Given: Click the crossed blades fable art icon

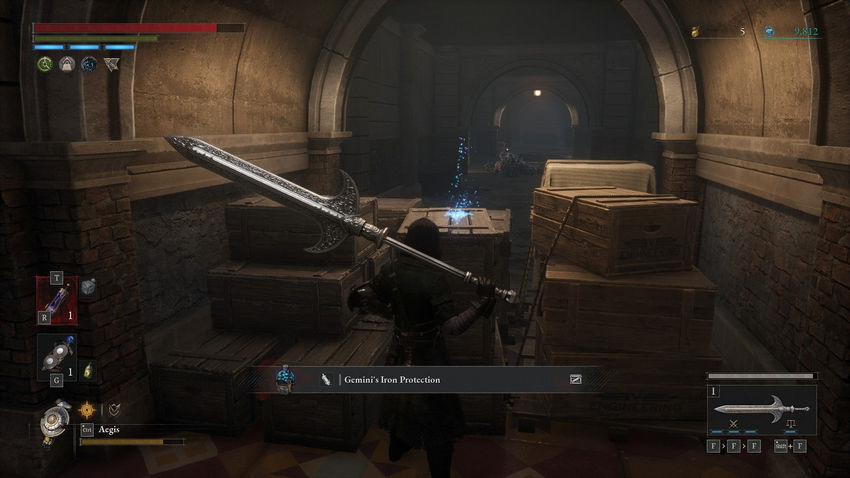Looking at the screenshot, I should pyautogui.click(x=740, y=424).
